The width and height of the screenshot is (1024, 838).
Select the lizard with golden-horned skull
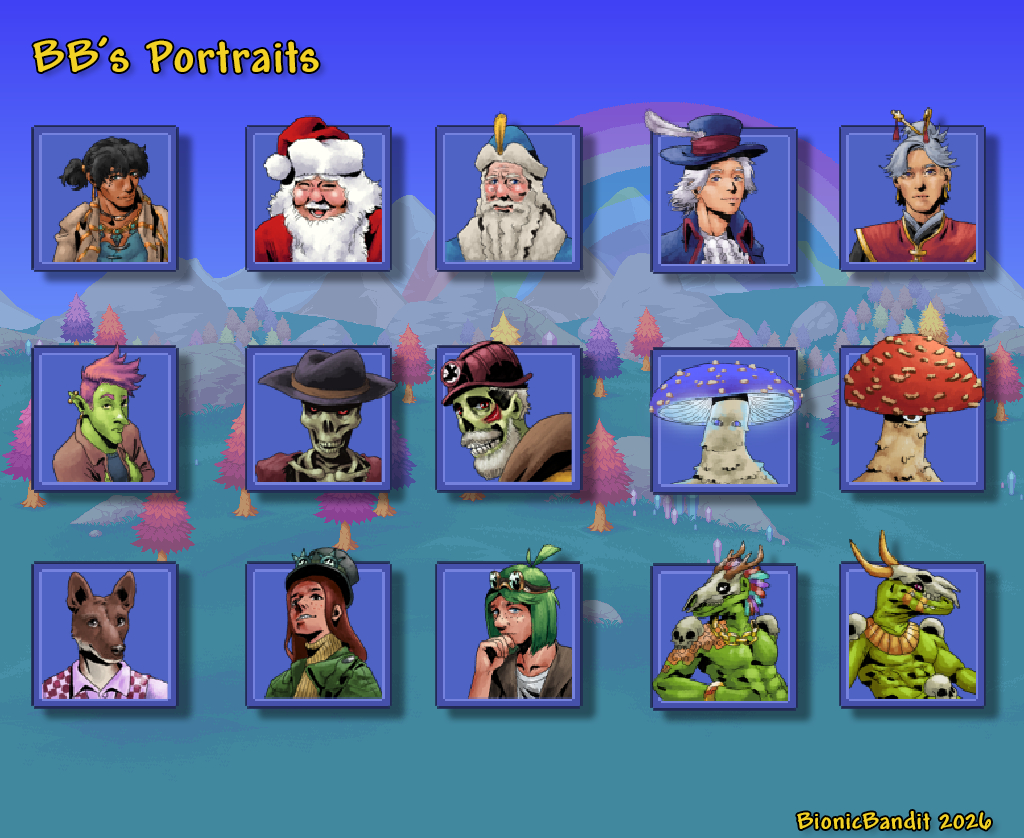[912, 634]
